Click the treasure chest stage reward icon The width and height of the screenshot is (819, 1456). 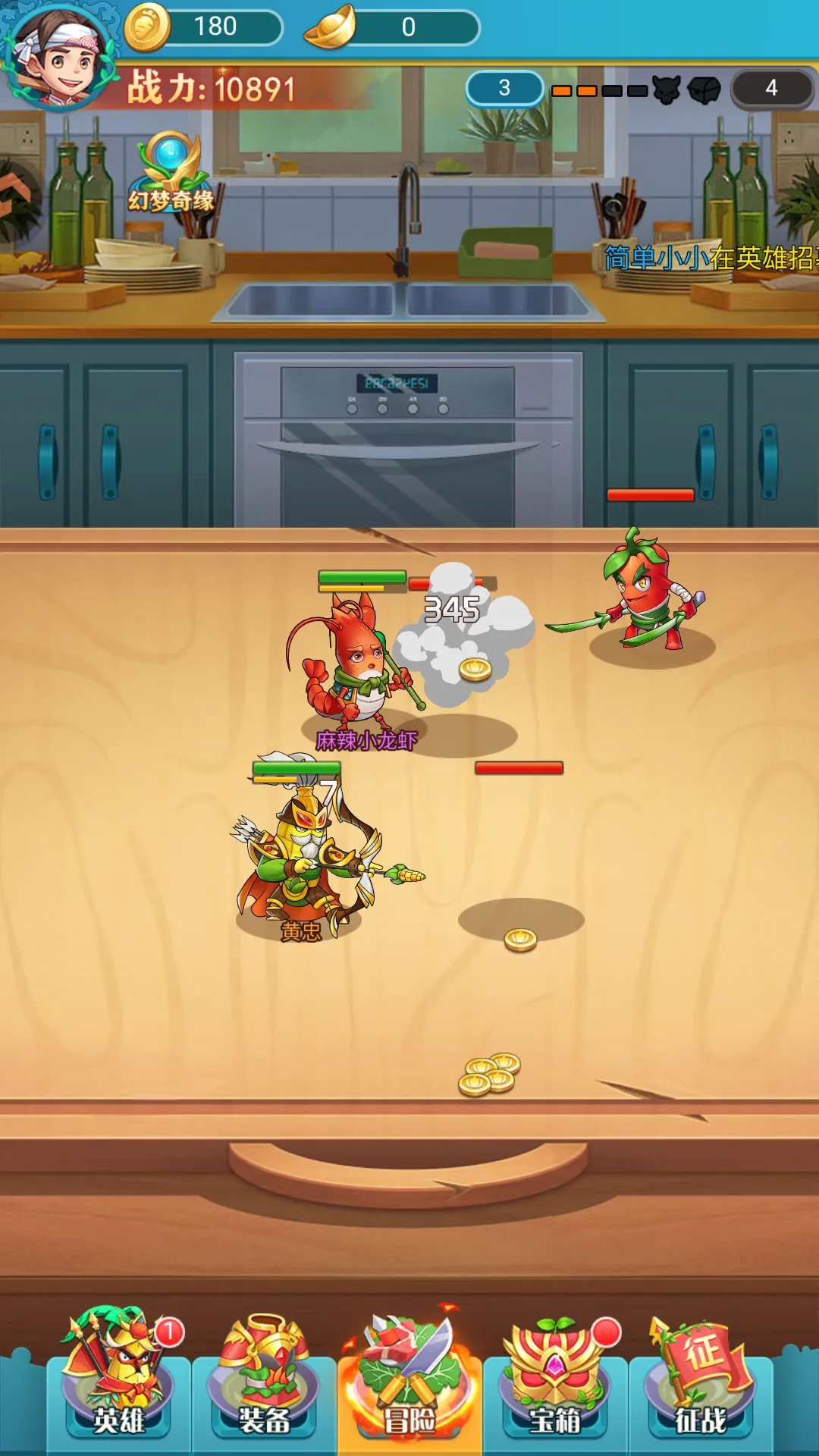tap(704, 90)
